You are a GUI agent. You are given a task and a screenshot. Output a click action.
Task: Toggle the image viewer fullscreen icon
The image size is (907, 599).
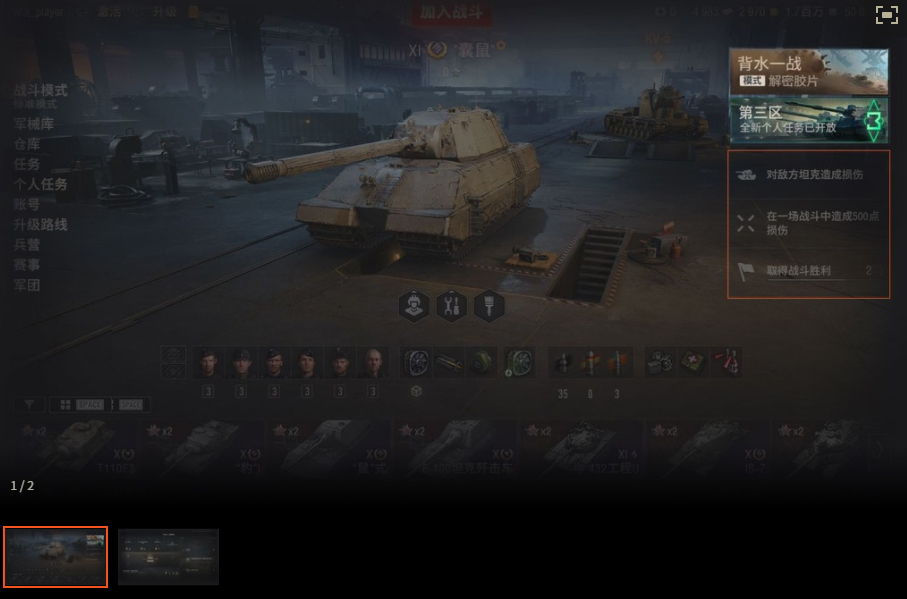pyautogui.click(x=886, y=14)
